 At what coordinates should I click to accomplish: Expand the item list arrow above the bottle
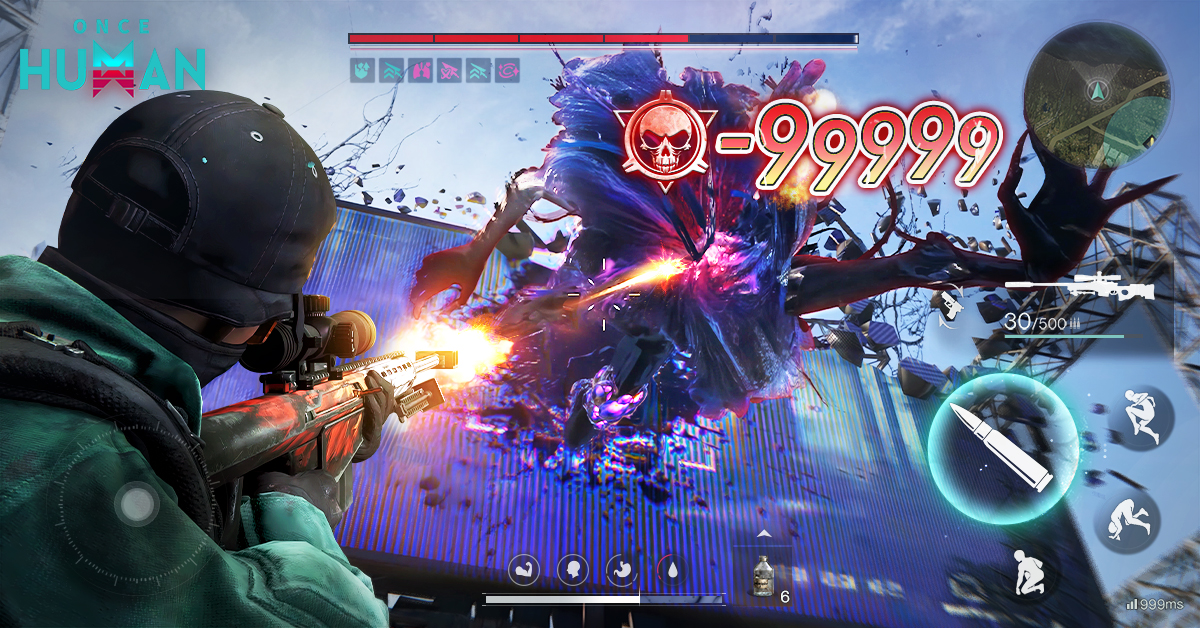(764, 534)
